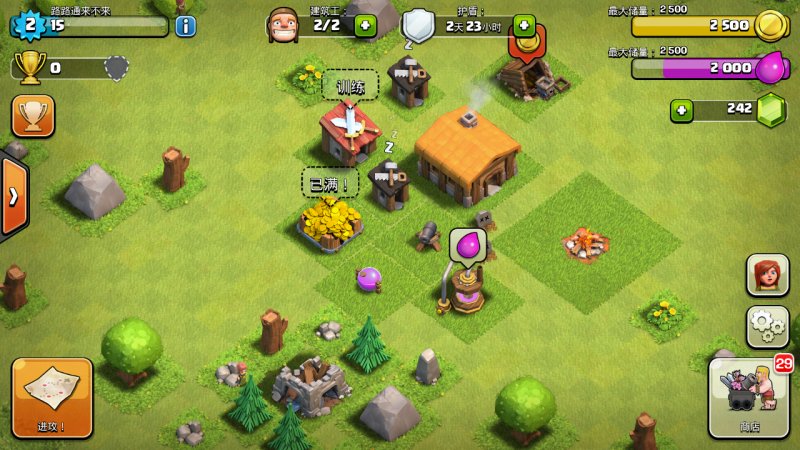
Task: Tap the 已满 full storage bubble
Action: pos(330,182)
